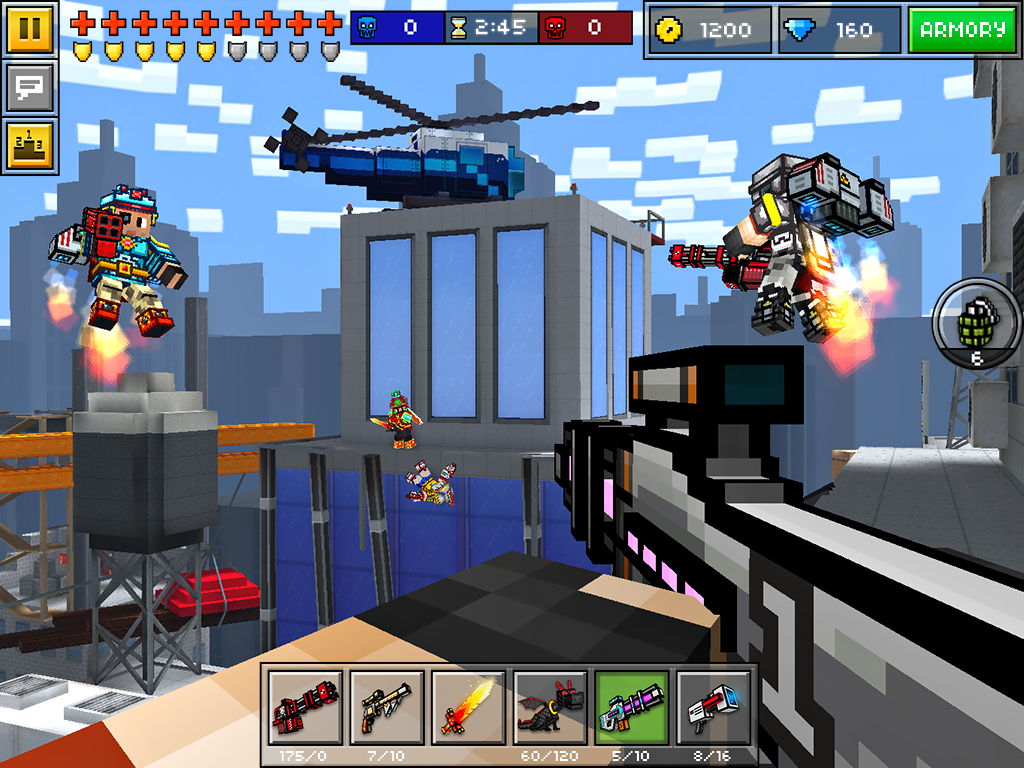Choose the dragon weapon slot
Viewport: 1024px width, 768px height.
550,706
